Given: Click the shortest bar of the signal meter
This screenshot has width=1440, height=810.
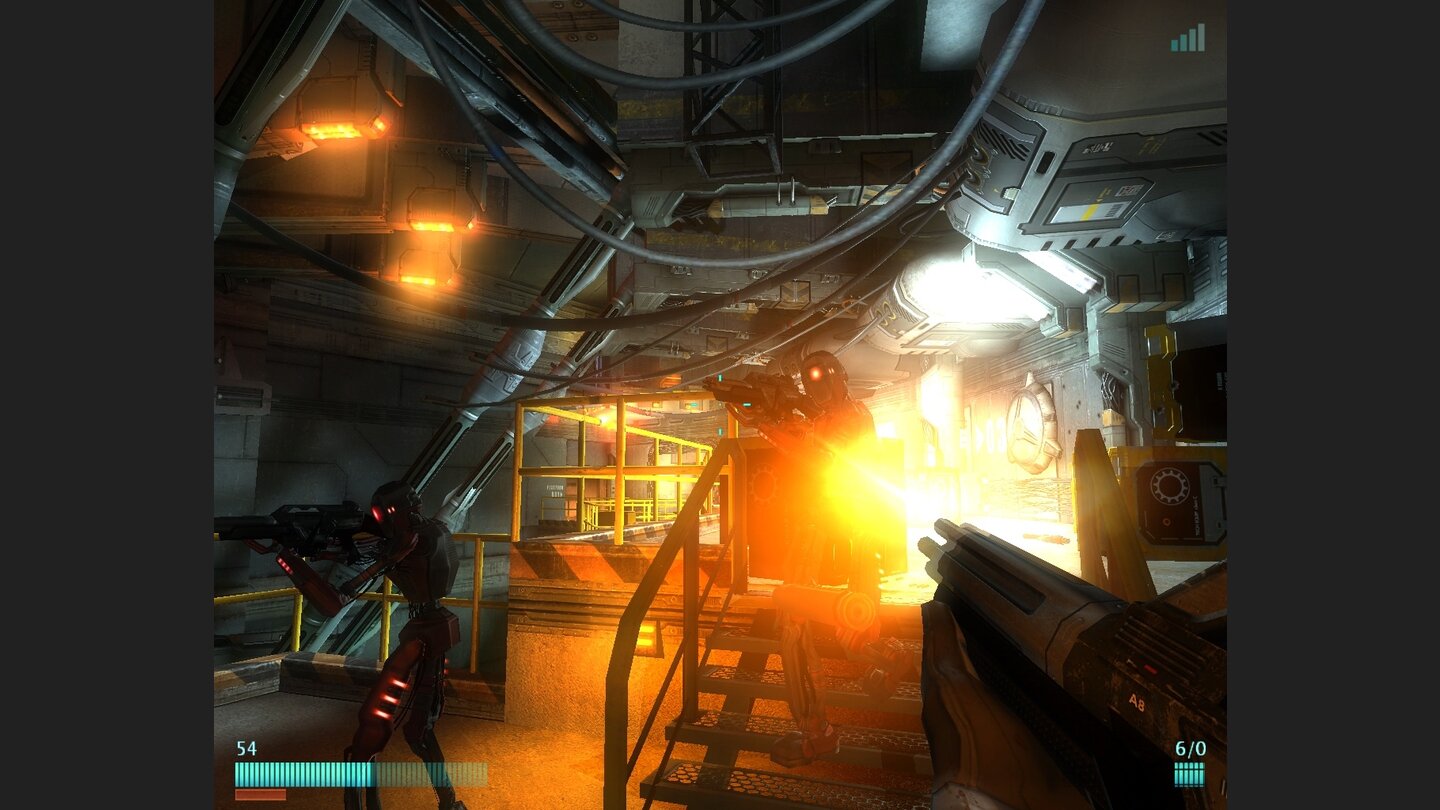Looking at the screenshot, I should 1172,45.
